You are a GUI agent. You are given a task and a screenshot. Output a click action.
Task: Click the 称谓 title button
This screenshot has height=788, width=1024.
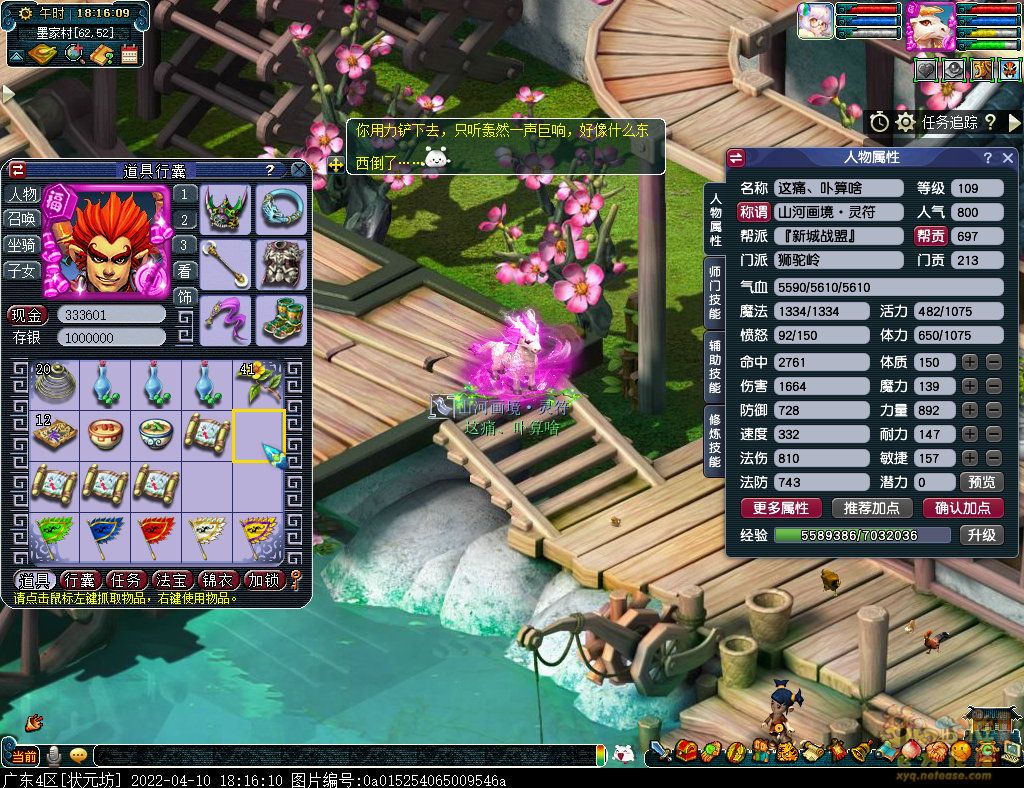pyautogui.click(x=753, y=212)
